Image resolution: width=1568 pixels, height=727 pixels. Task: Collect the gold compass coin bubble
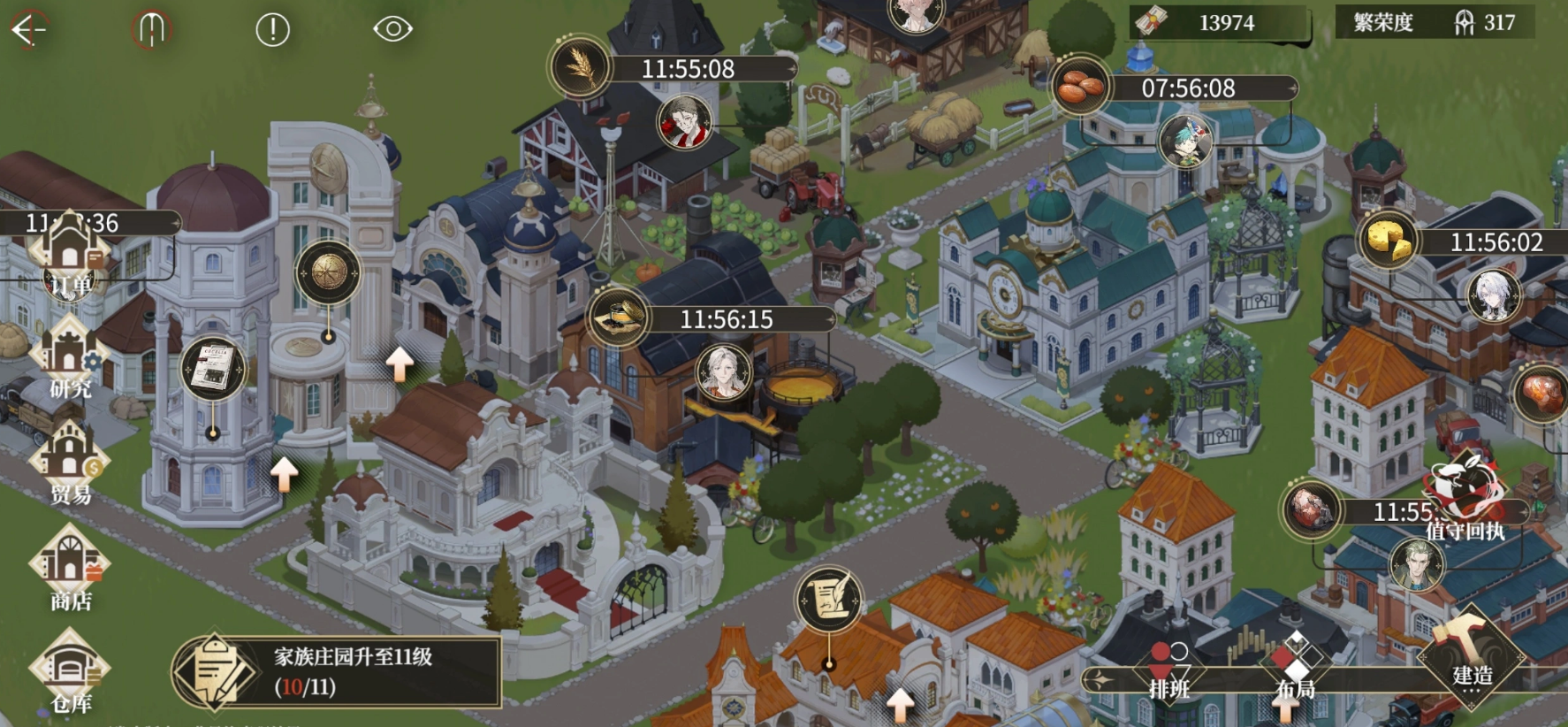click(327, 272)
